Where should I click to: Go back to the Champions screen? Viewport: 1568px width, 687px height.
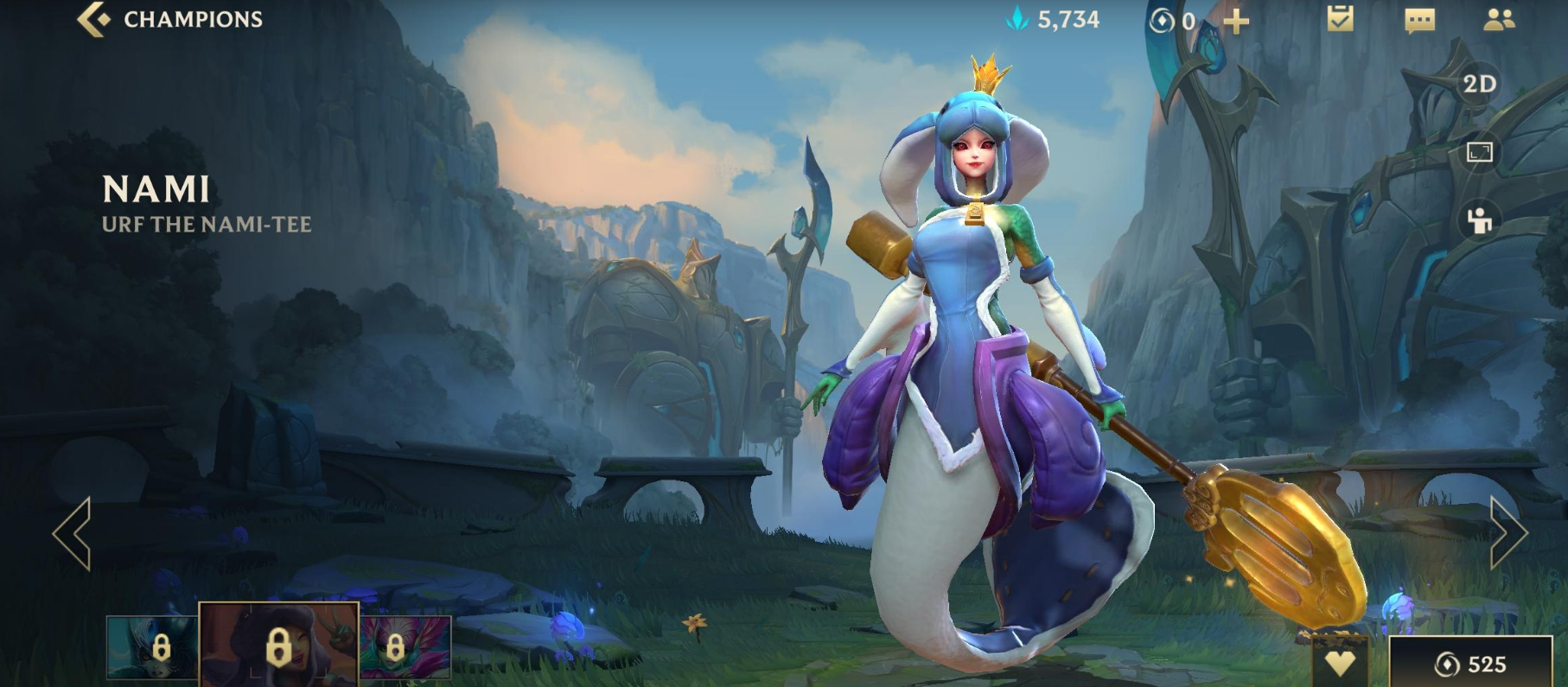(x=170, y=19)
